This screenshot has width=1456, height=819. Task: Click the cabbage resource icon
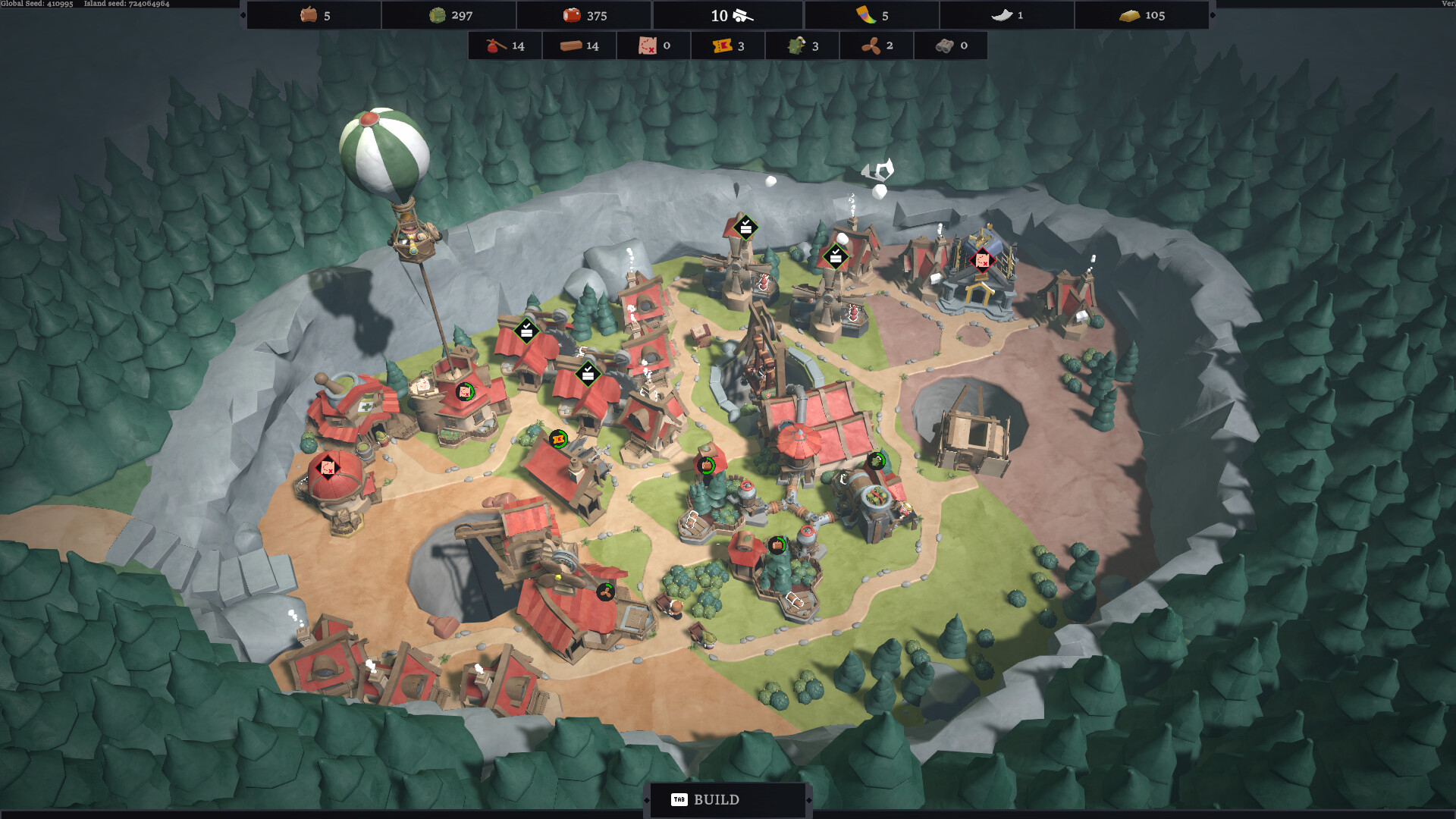436,14
